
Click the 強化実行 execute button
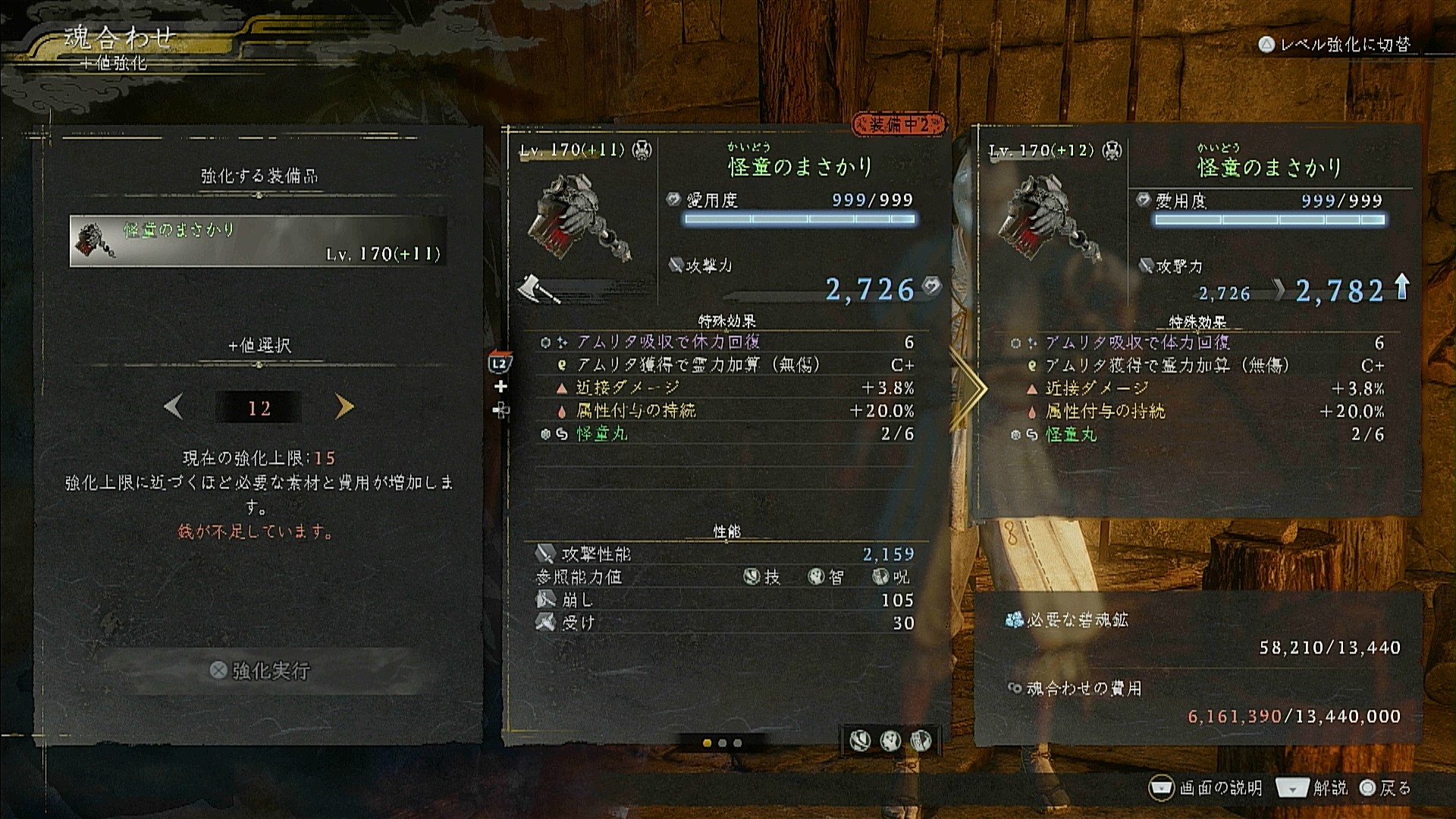coord(260,670)
